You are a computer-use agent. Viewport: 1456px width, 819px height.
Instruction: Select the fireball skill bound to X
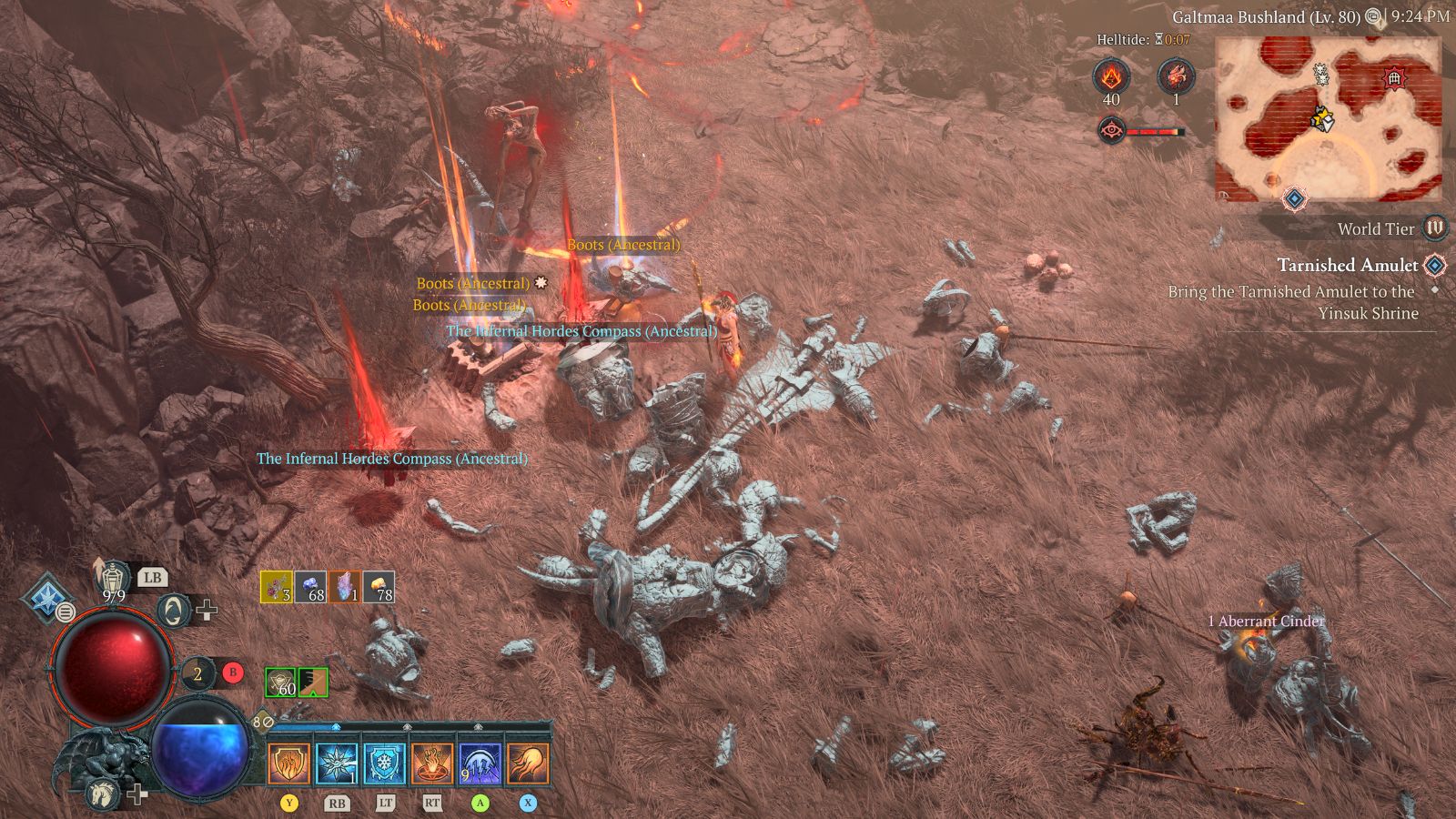(x=528, y=763)
